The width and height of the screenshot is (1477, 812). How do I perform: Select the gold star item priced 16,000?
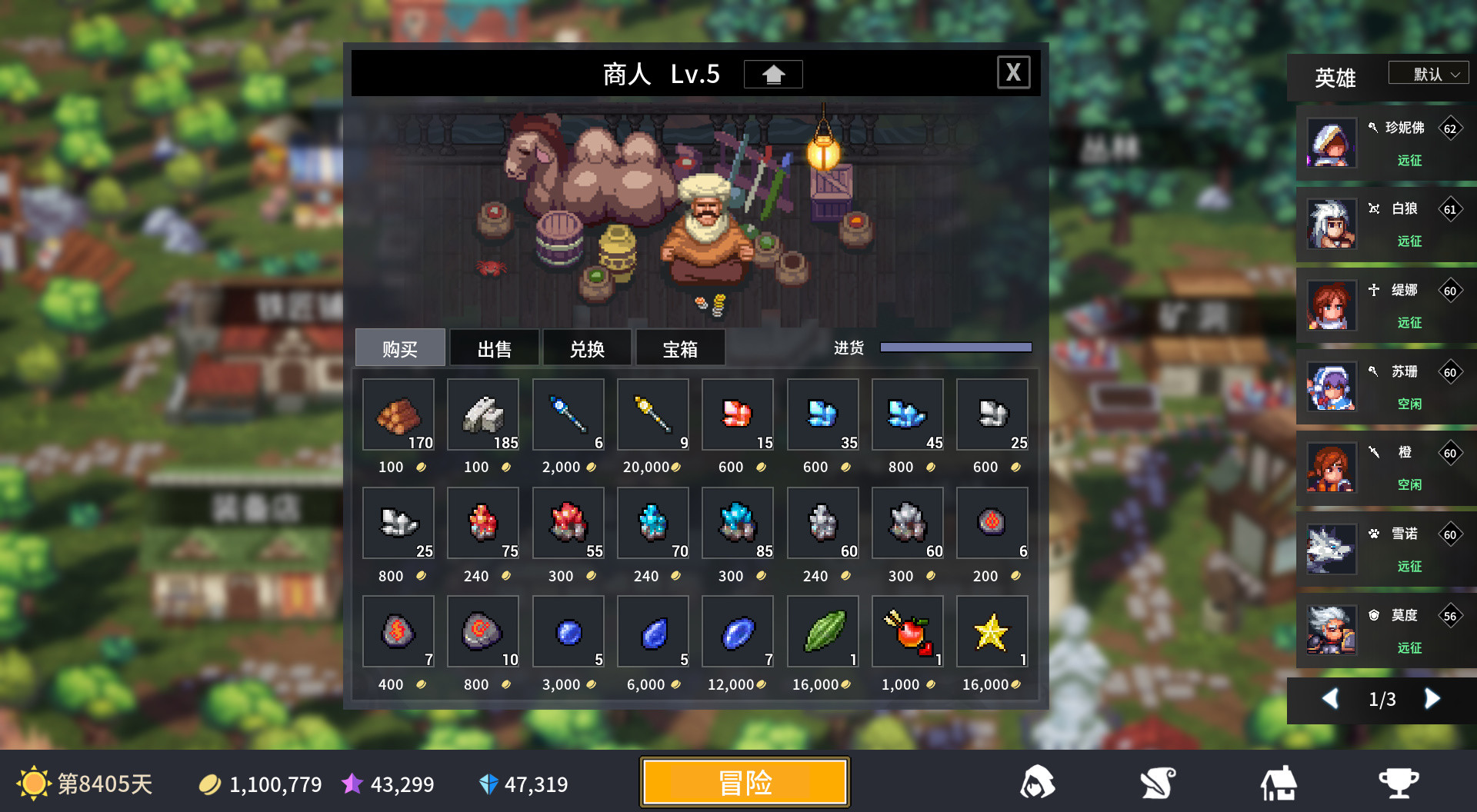coord(992,632)
